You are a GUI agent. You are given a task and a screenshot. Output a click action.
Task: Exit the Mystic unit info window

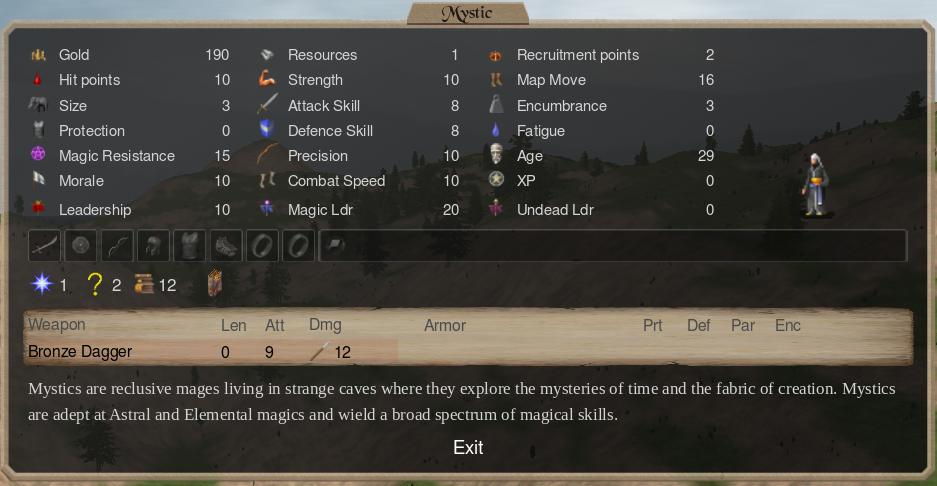coord(468,447)
